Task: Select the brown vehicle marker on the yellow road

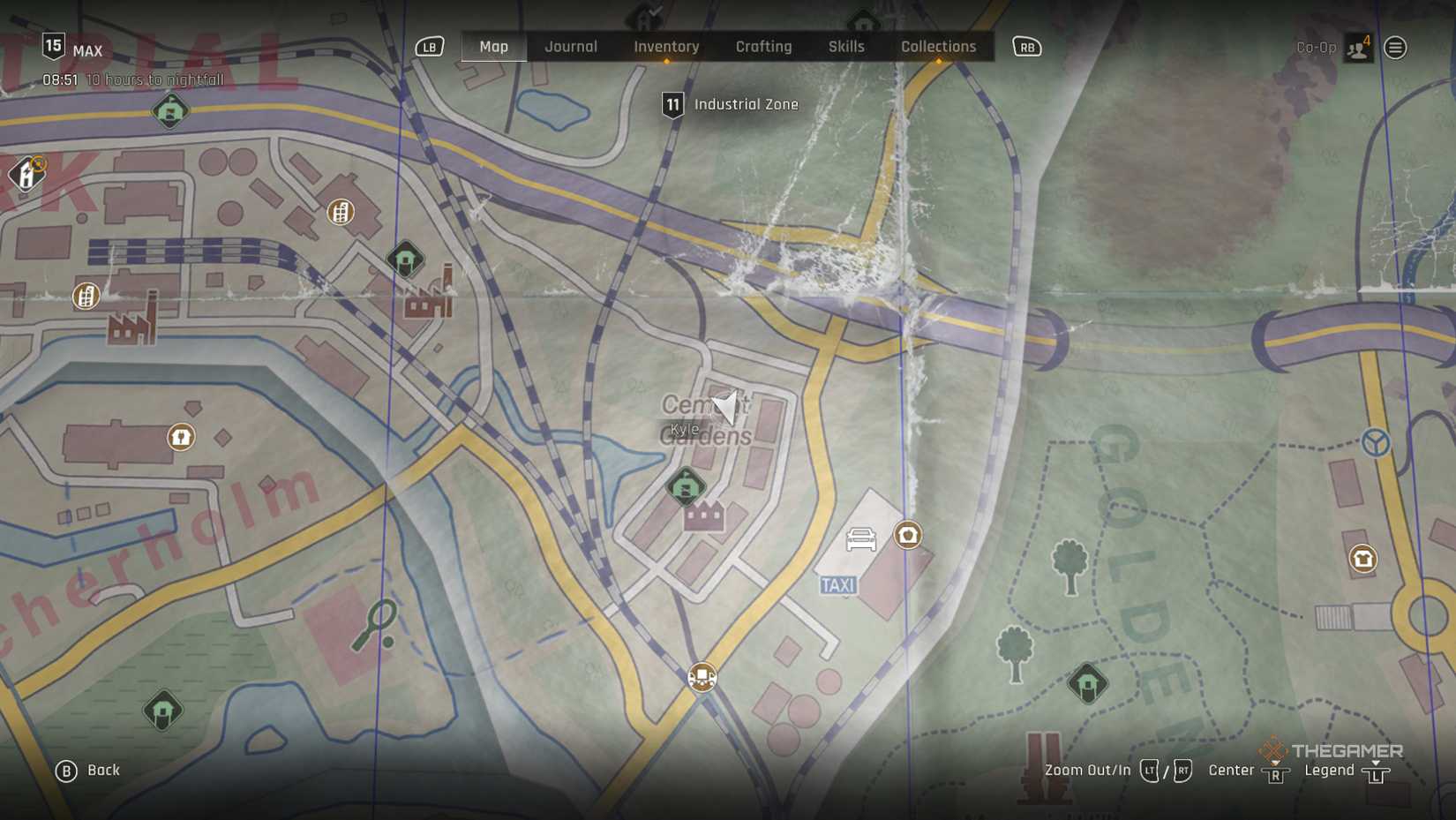Action: coord(702,677)
